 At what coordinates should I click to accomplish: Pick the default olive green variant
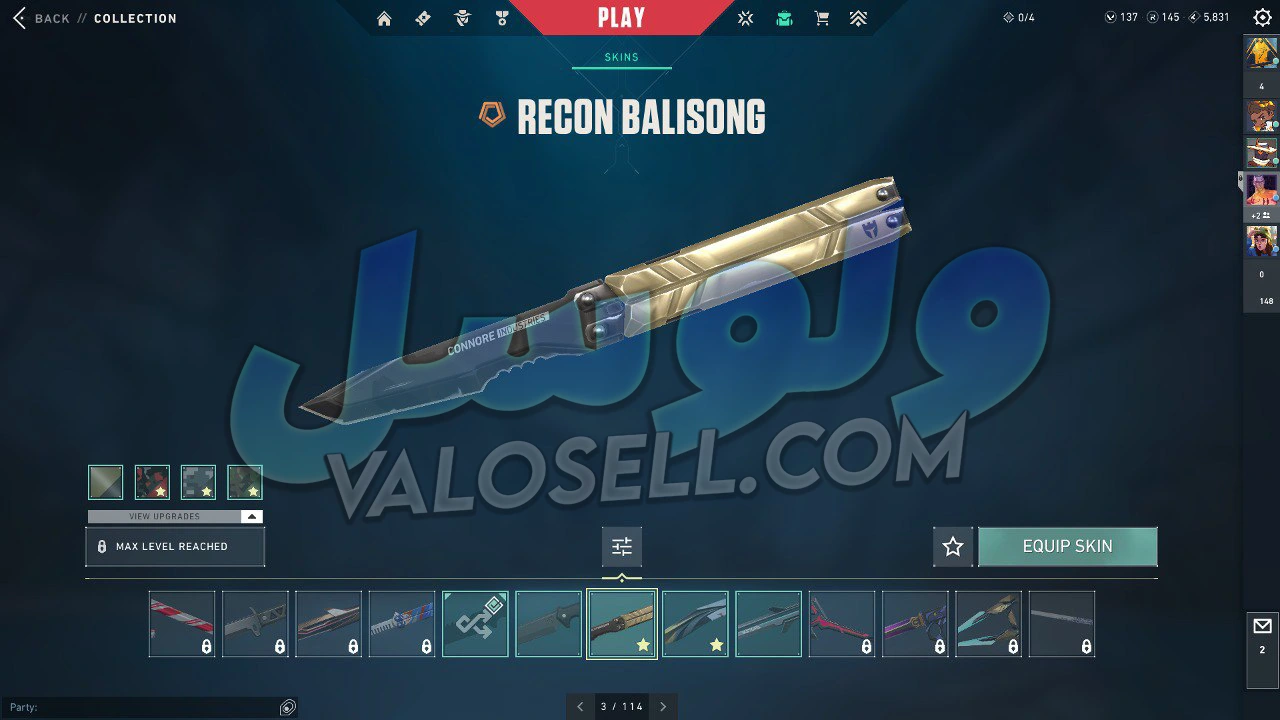(106, 482)
